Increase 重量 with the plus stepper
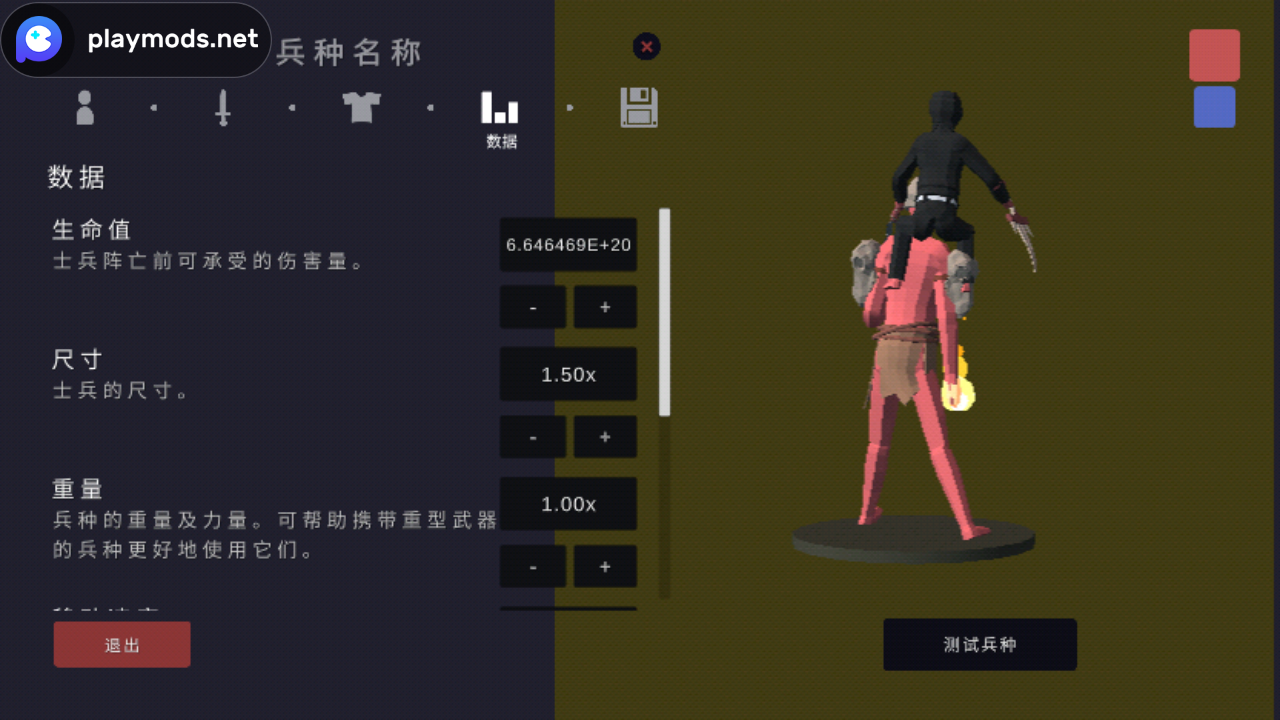1280x720 pixels. pos(605,566)
